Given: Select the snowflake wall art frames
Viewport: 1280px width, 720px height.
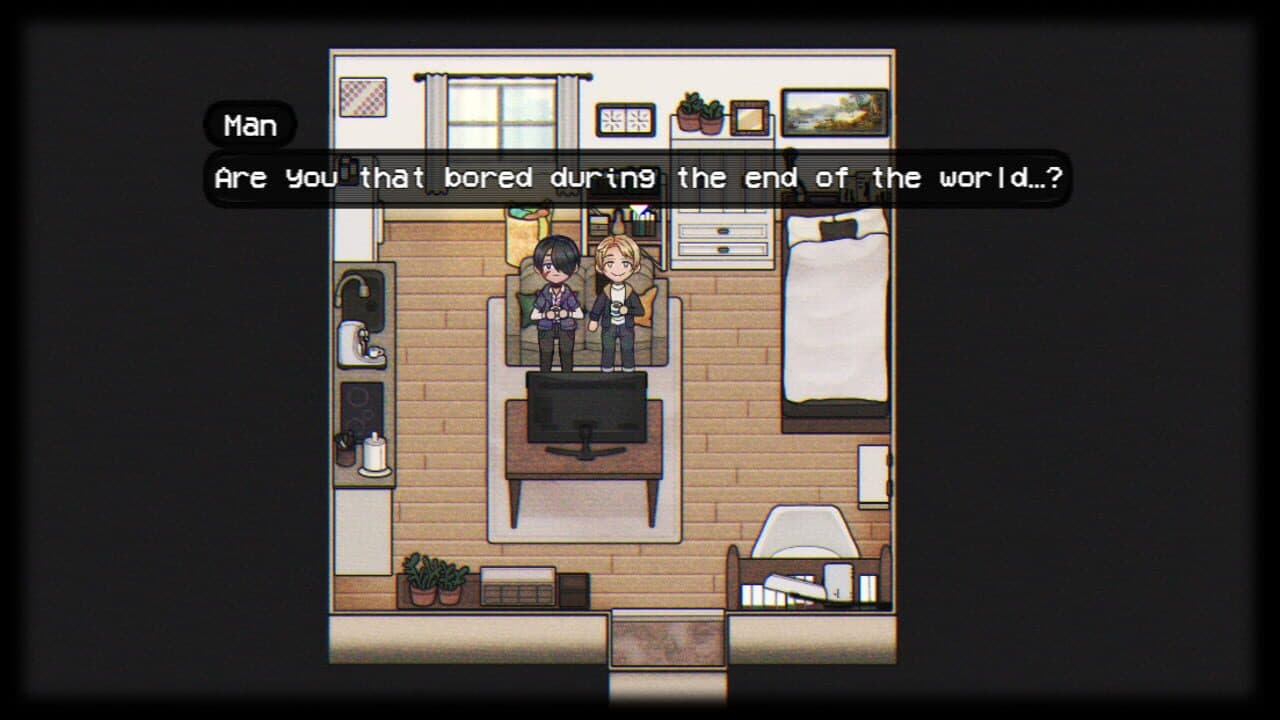Looking at the screenshot, I should [627, 118].
